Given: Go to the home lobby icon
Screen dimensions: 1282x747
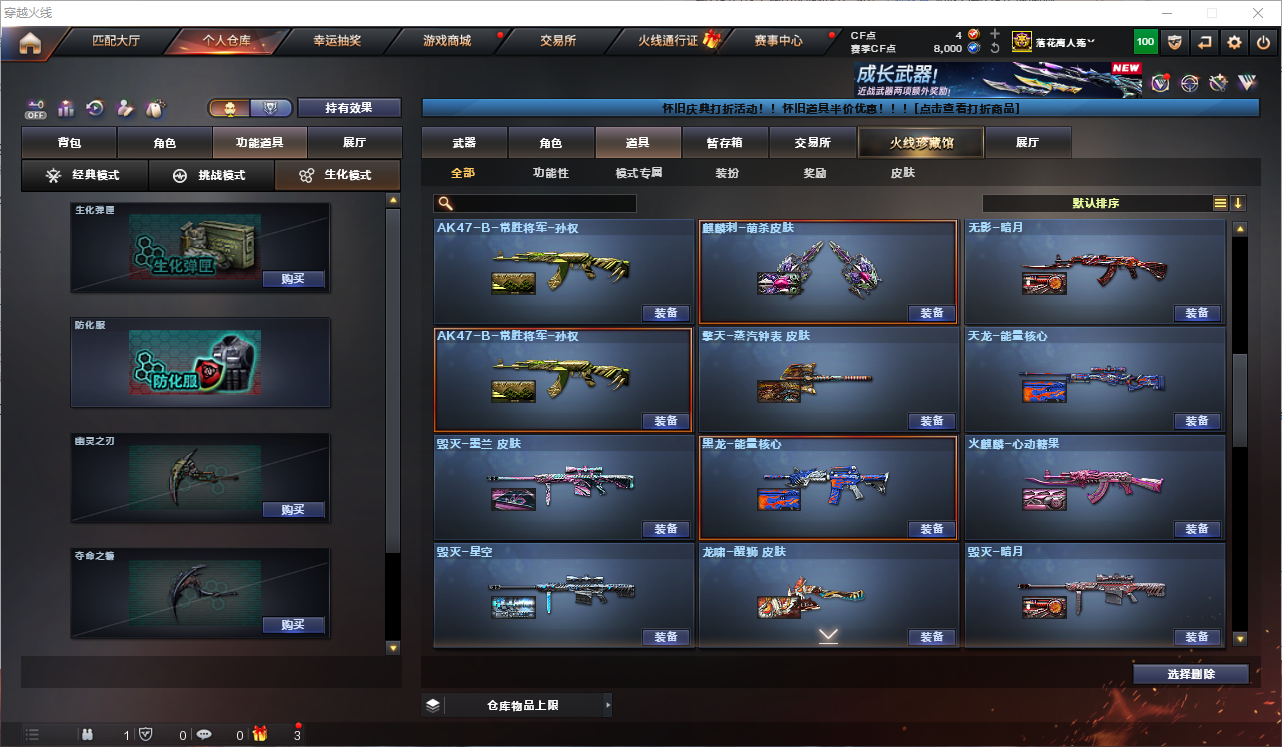Looking at the screenshot, I should click(x=30, y=42).
